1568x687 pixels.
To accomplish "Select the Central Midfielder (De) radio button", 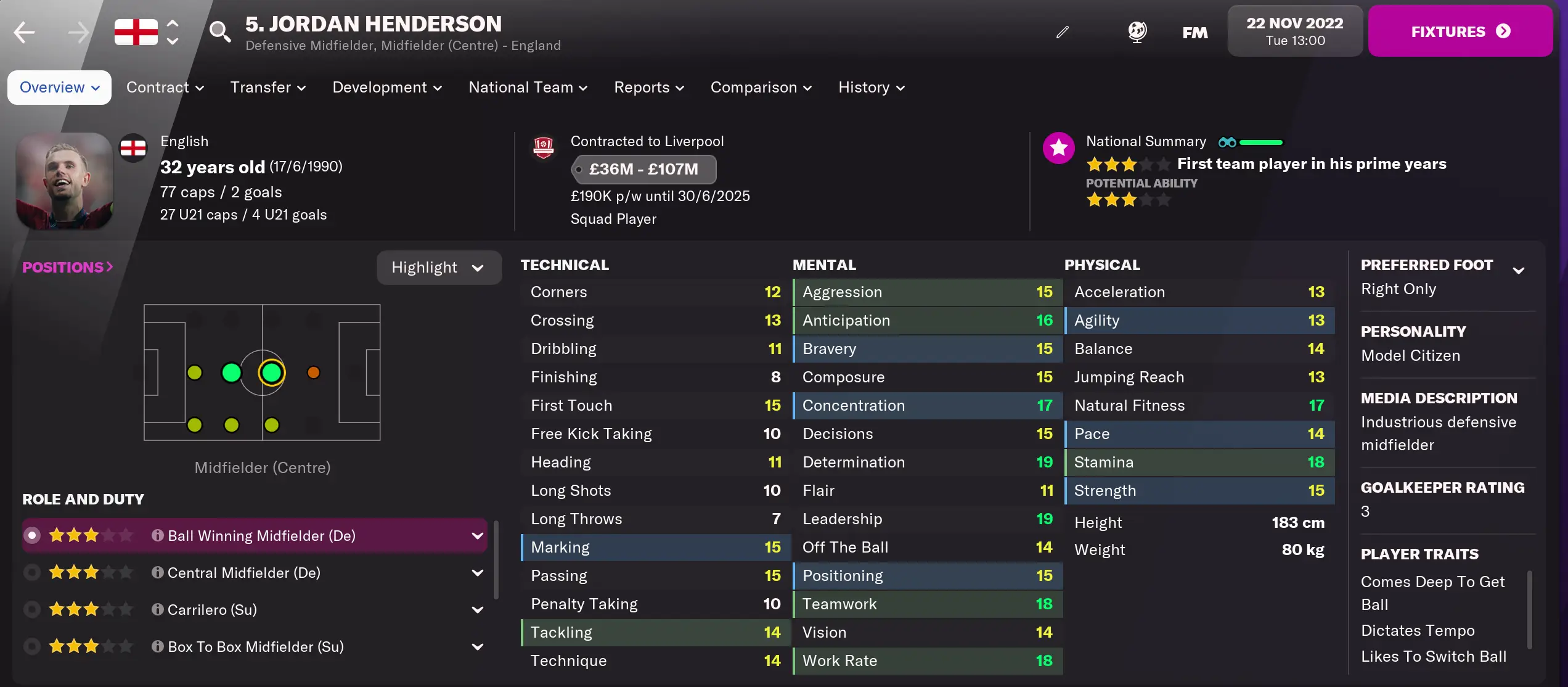I will point(31,572).
